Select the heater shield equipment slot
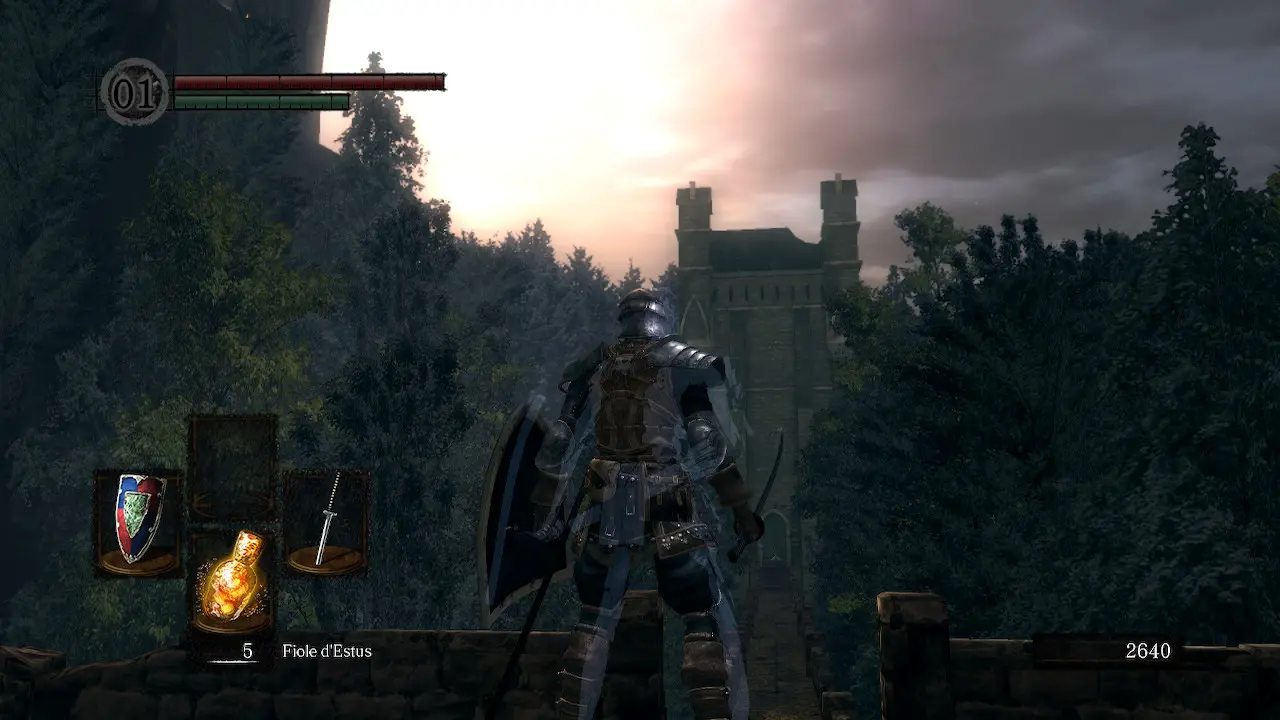1280x720 pixels. tap(139, 522)
